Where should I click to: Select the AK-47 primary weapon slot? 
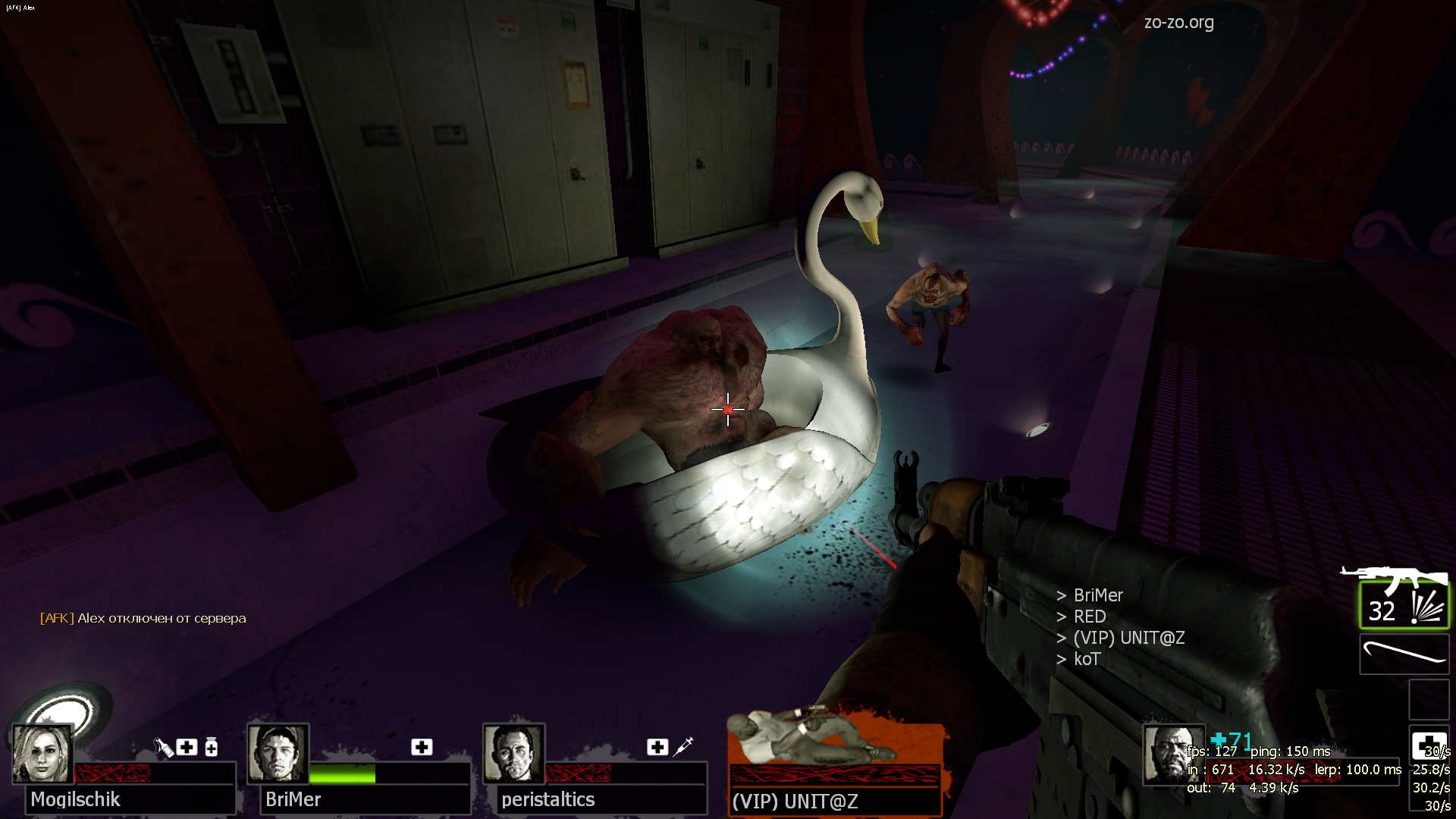click(1404, 605)
